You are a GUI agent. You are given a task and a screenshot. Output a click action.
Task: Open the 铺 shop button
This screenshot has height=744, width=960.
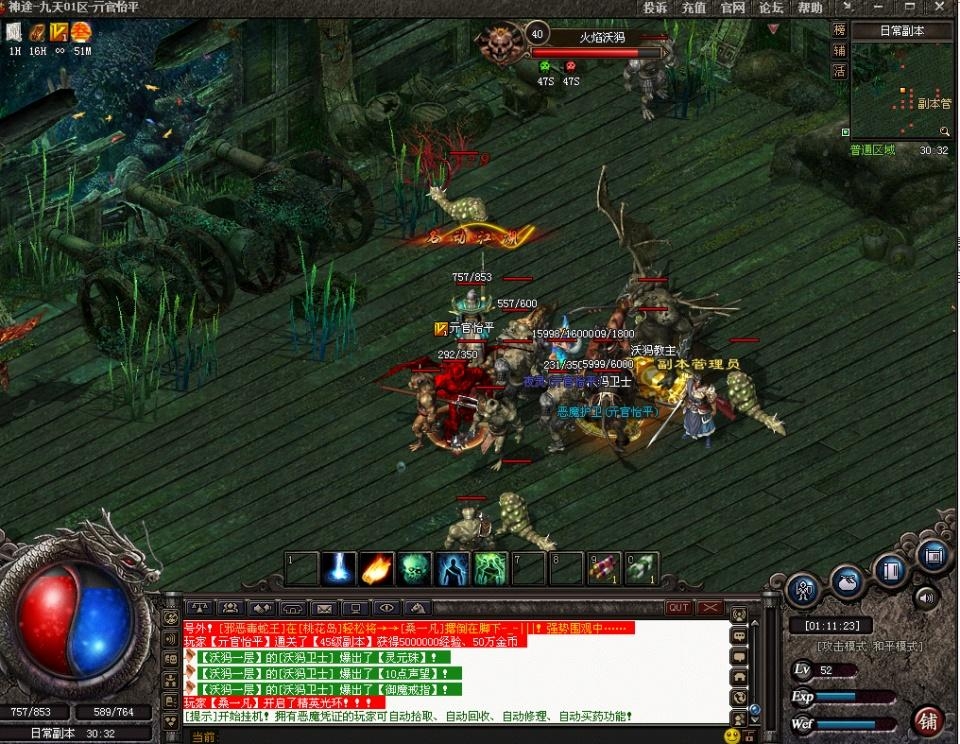click(929, 720)
